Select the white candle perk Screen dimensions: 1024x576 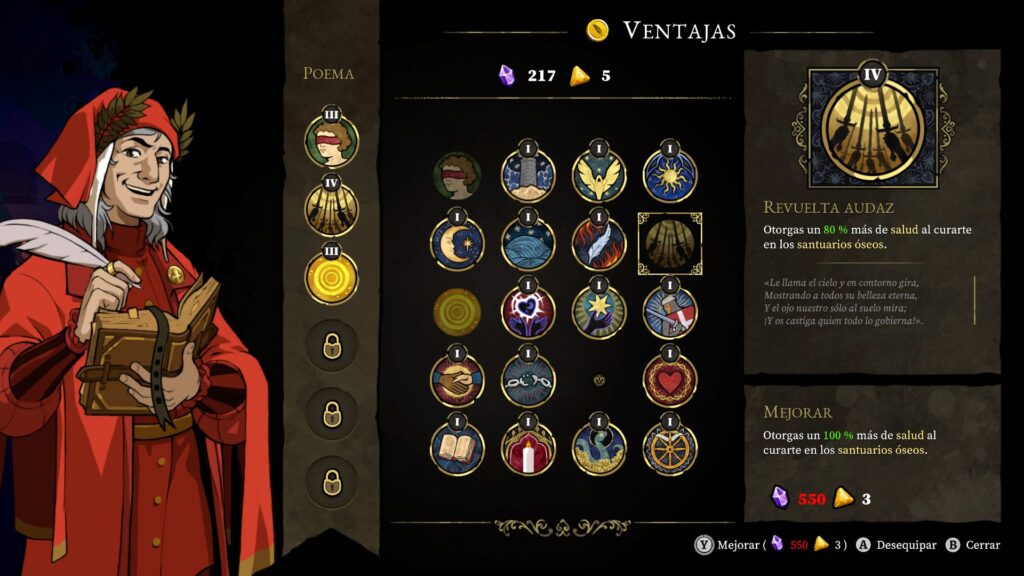click(527, 448)
